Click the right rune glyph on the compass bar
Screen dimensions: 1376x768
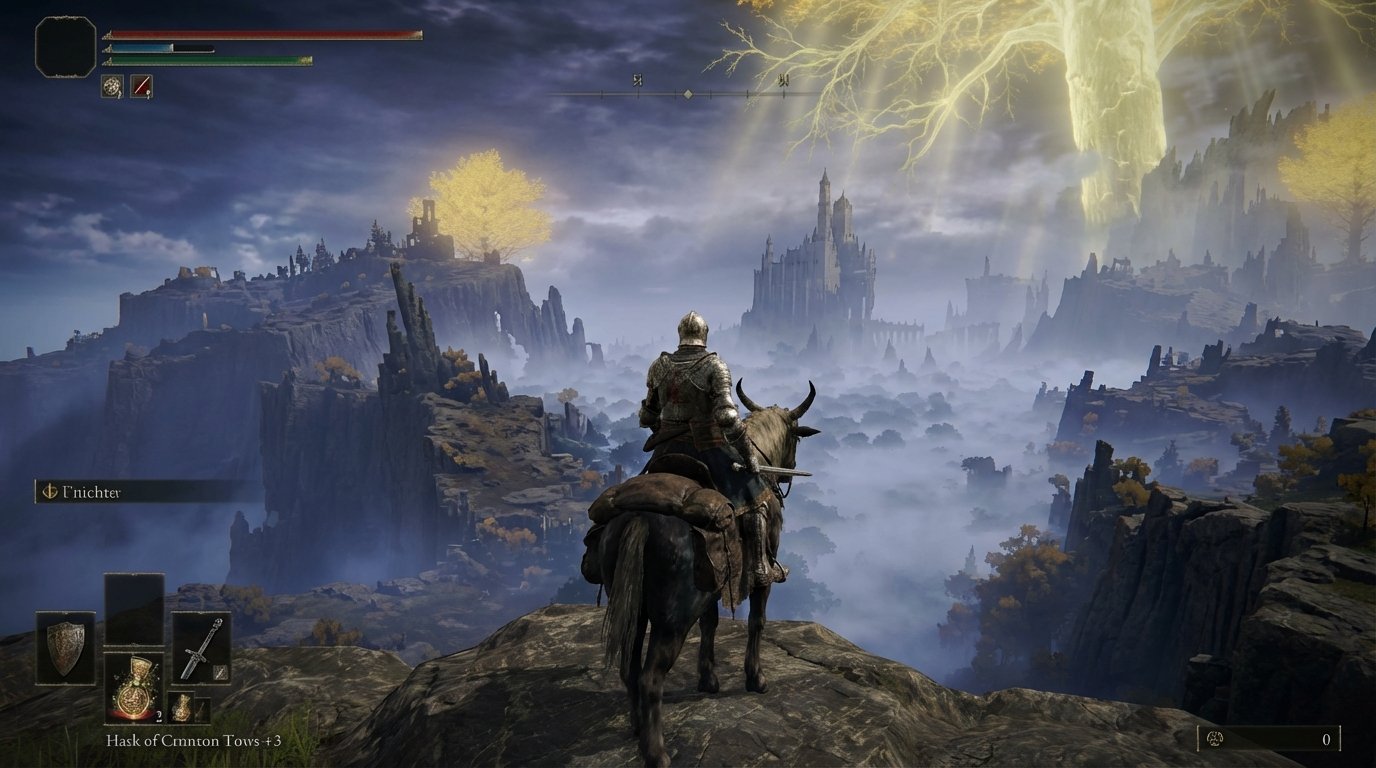785,80
